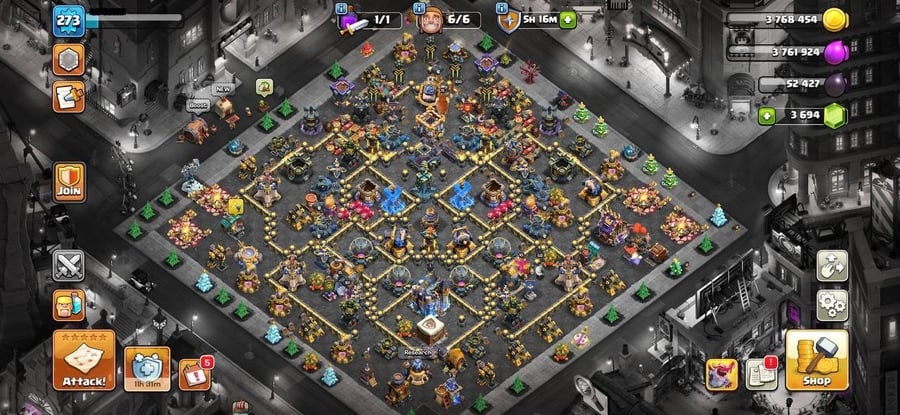Image resolution: width=900 pixels, height=415 pixels.
Task: Open the mail icon with red badge 5
Action: [194, 375]
